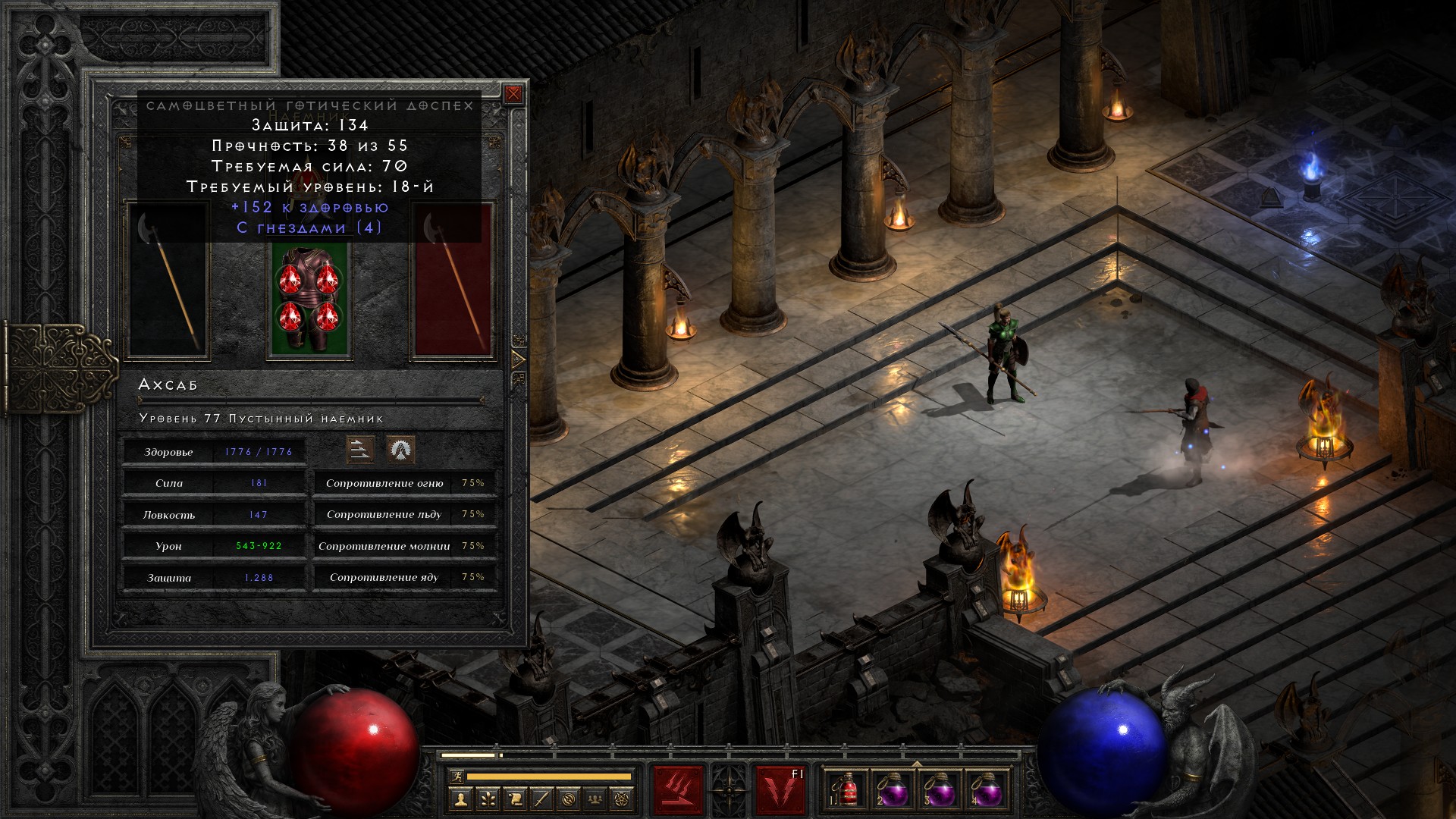Image resolution: width=1456 pixels, height=819 pixels.
Task: Use the red healing potion in belt slot 1
Action: (848, 791)
